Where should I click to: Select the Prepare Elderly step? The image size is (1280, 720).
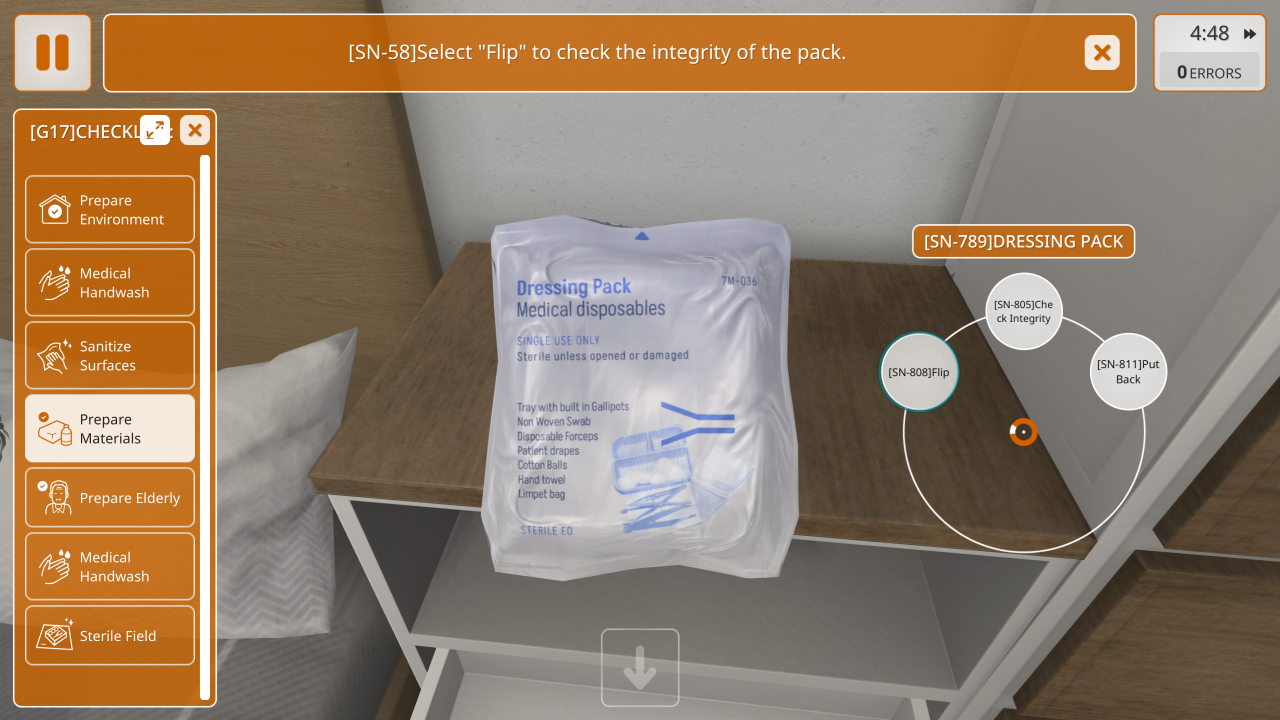(110, 498)
